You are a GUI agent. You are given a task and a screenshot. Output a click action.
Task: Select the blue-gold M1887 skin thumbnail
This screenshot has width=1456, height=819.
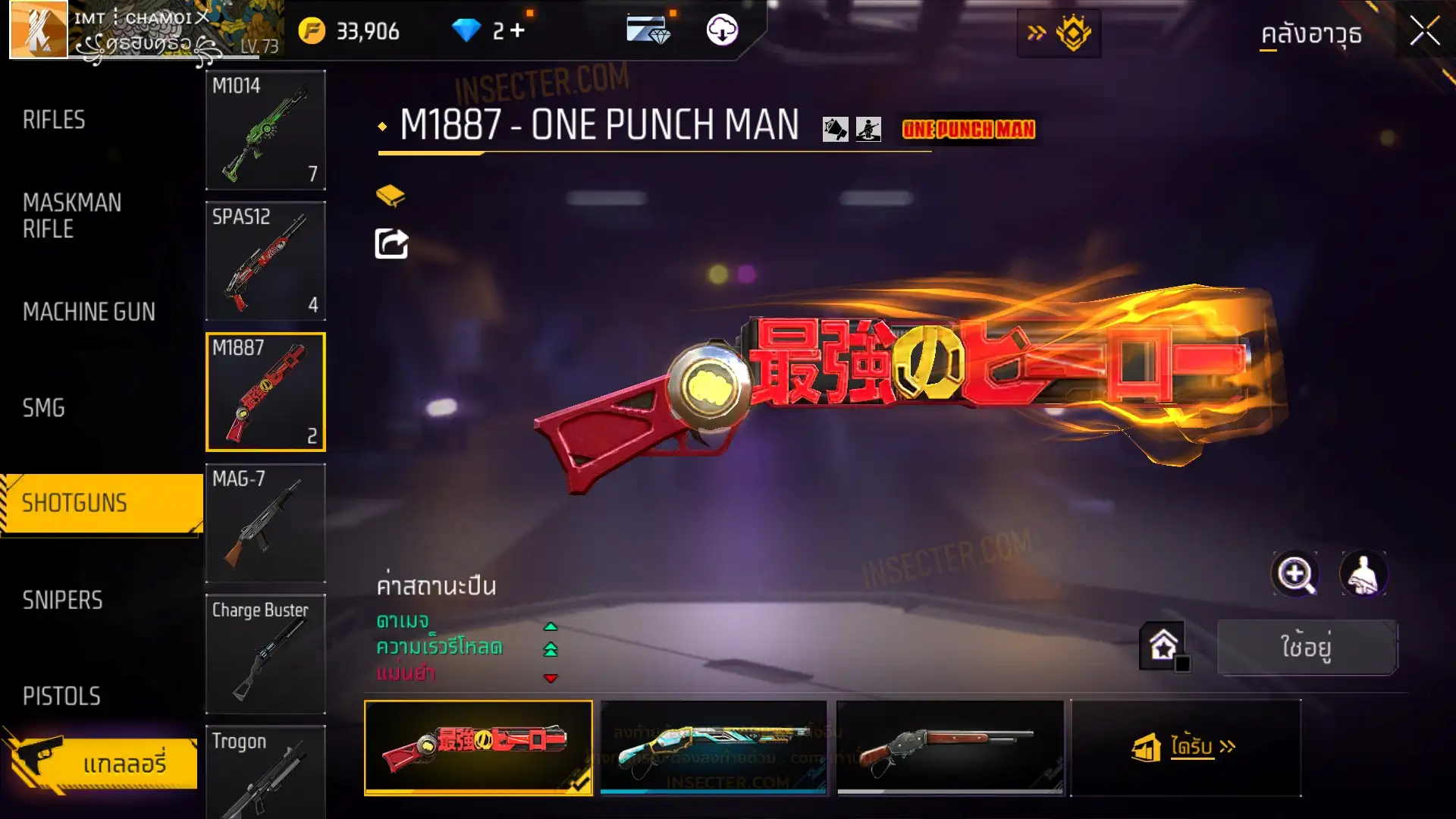714,747
